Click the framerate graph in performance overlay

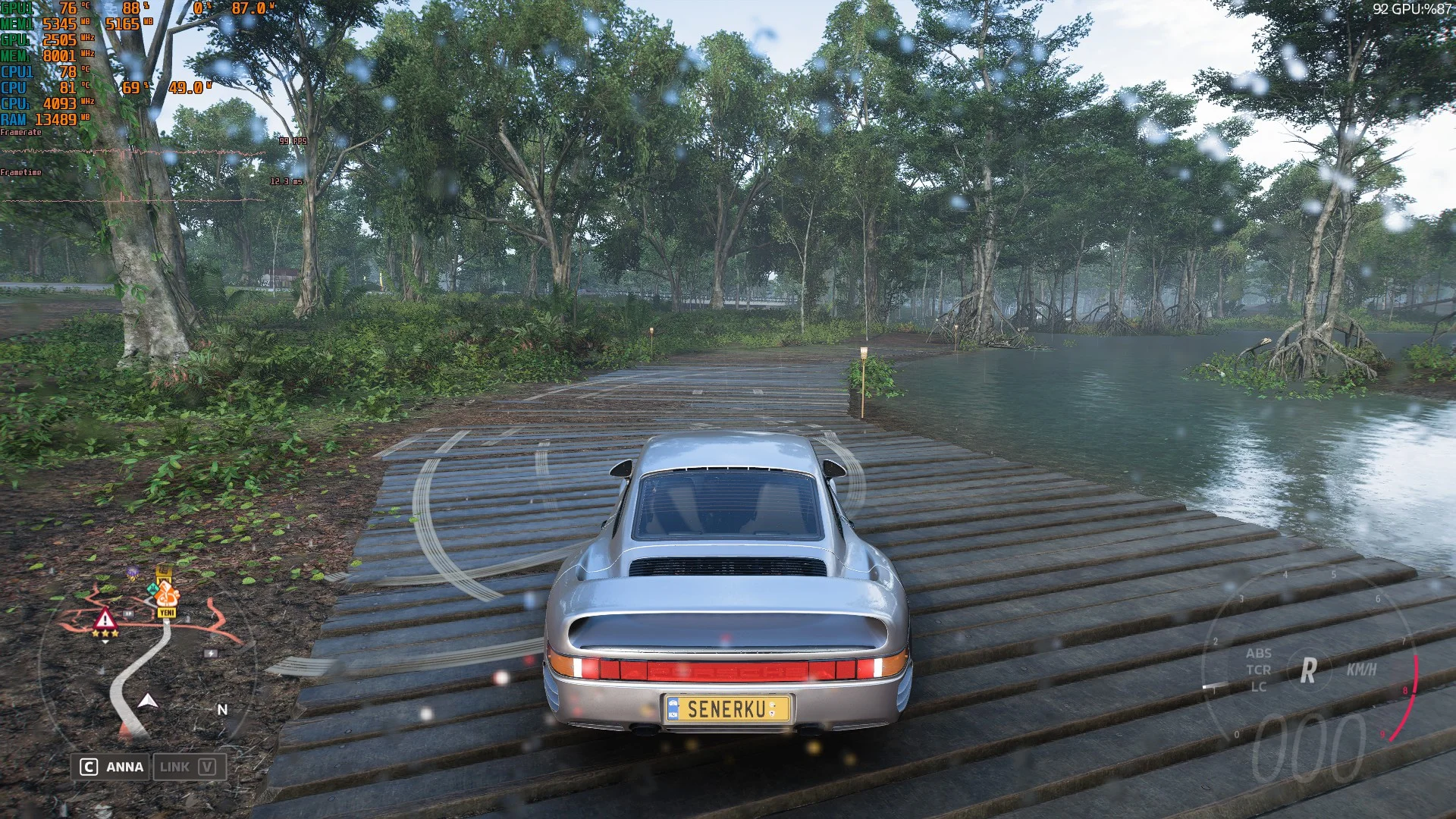coord(133,152)
